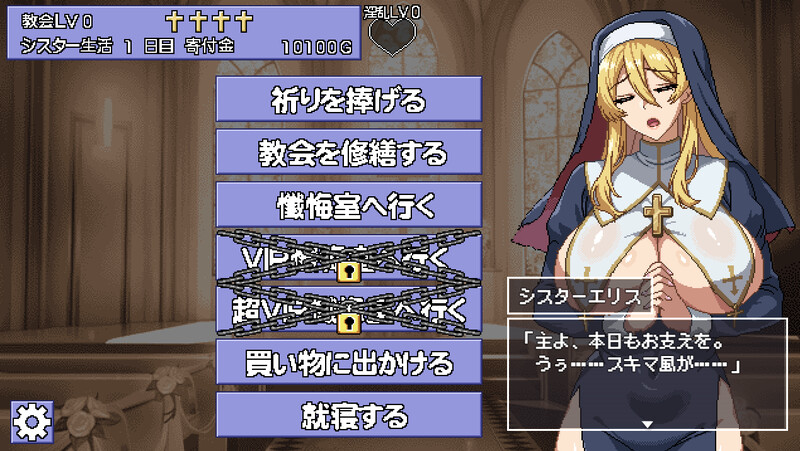Click the locked 超VIP room option

click(348, 311)
